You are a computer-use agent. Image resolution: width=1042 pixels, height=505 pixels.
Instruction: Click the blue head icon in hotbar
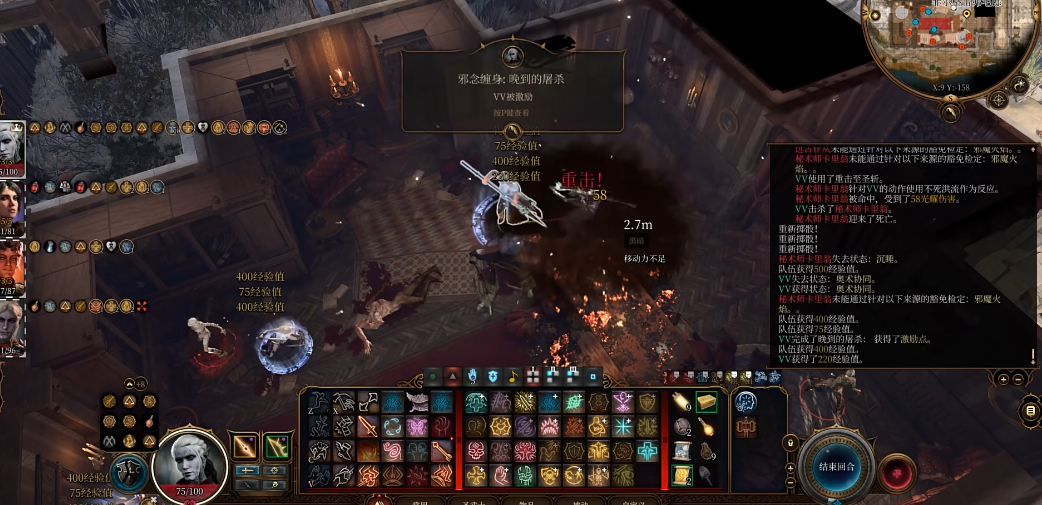pos(745,402)
